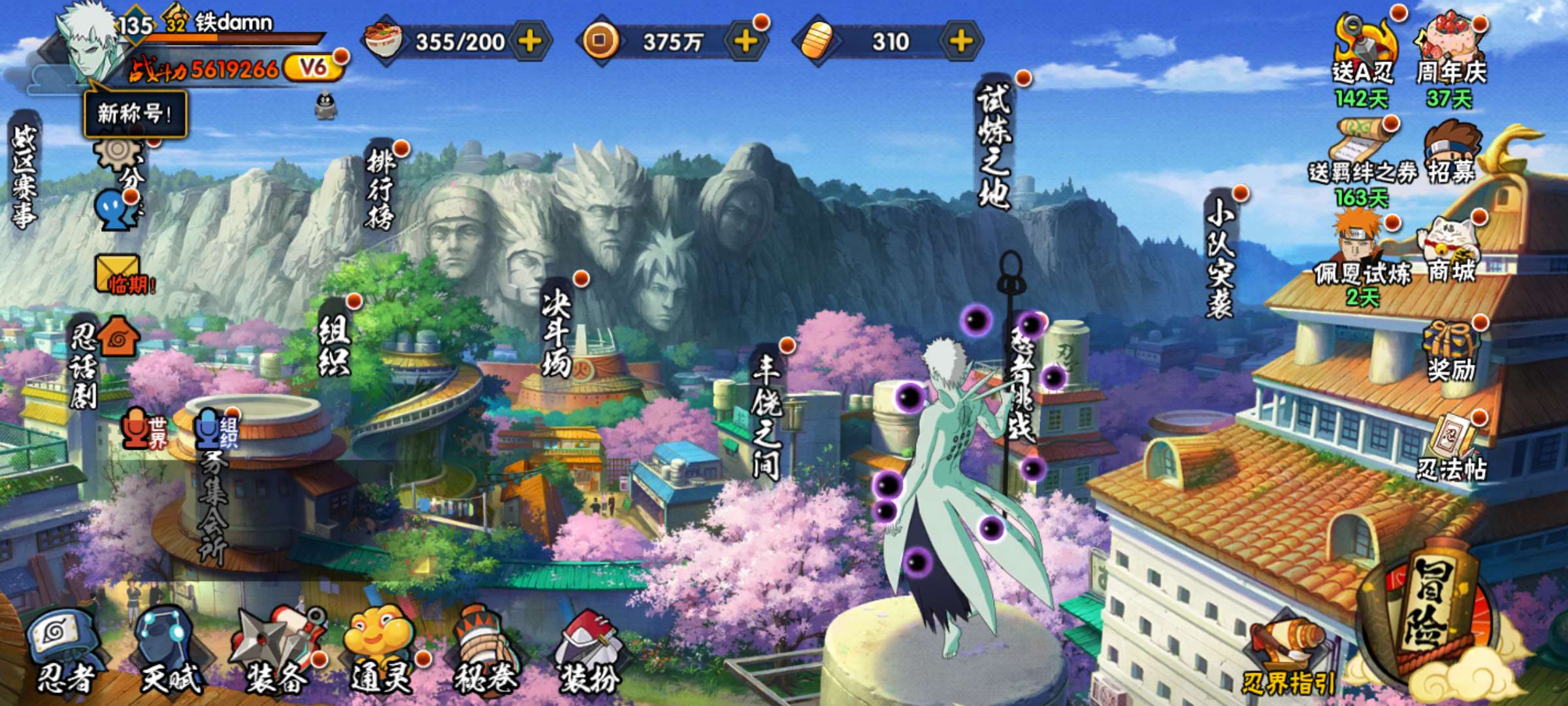Claim 奖励 rewards gift box

point(1452,353)
